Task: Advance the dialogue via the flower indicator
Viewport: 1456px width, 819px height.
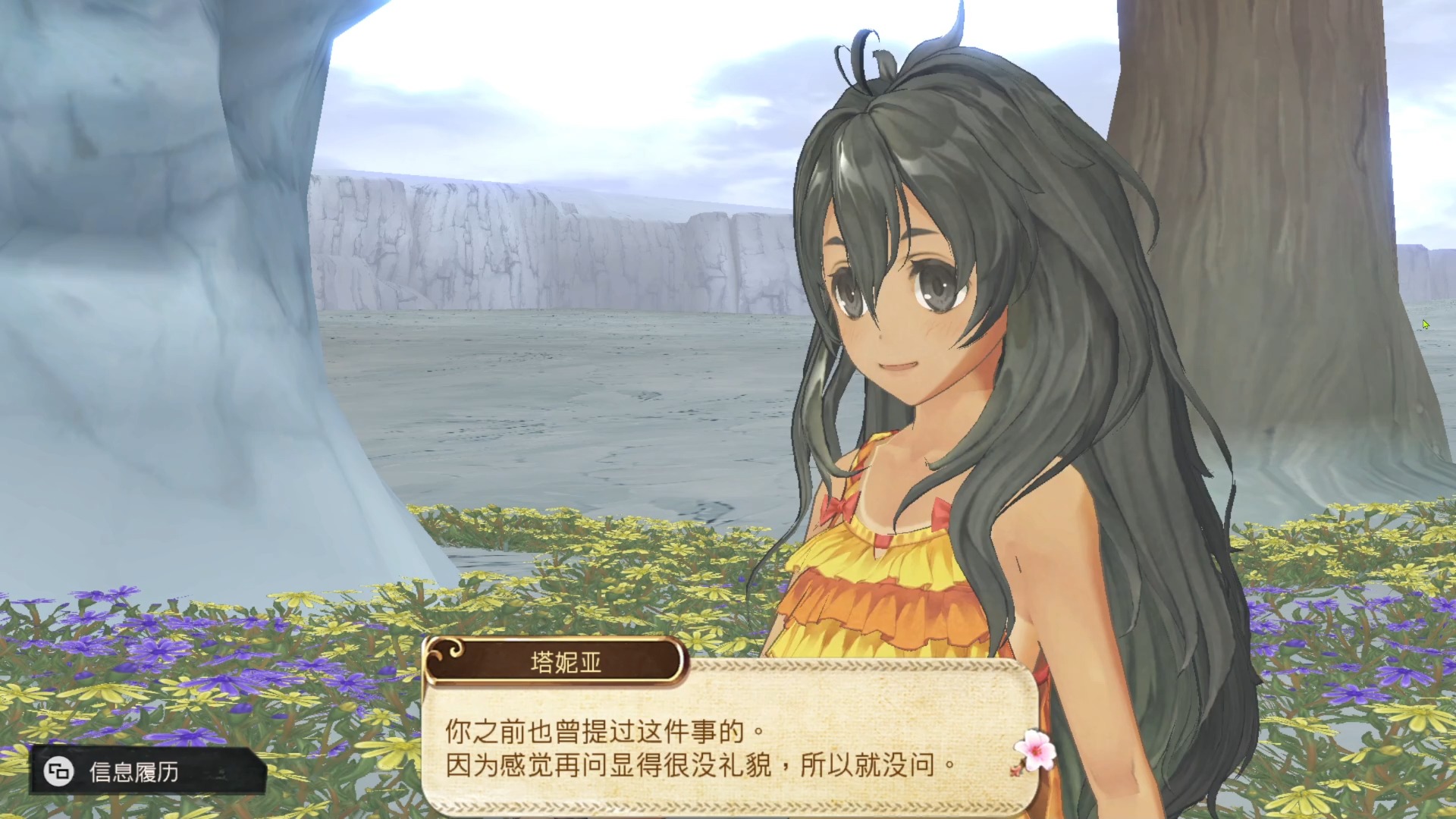Action: point(1035,750)
